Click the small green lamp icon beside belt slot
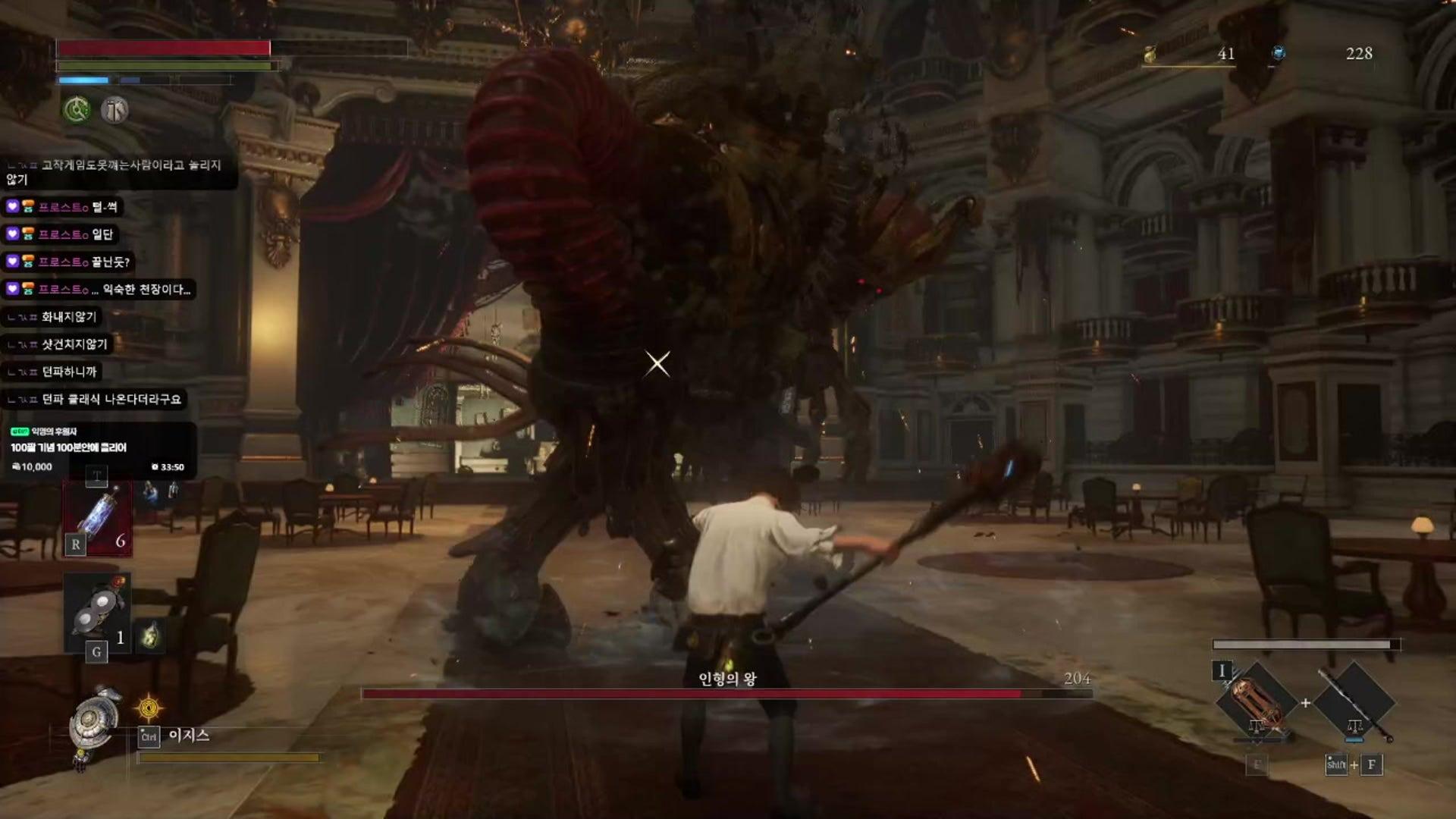Image resolution: width=1456 pixels, height=819 pixels. pyautogui.click(x=150, y=635)
